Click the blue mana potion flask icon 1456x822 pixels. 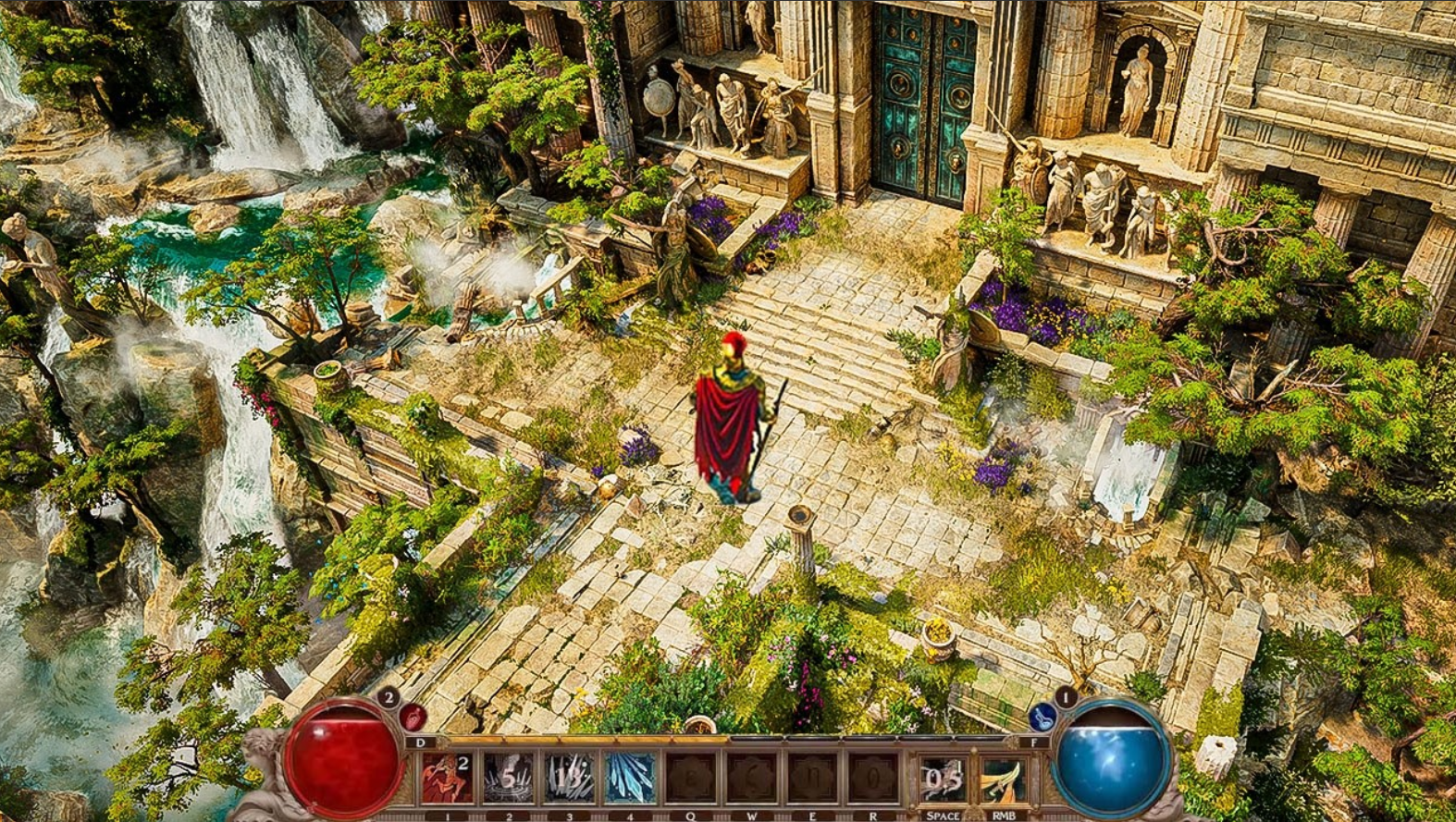(x=1044, y=718)
